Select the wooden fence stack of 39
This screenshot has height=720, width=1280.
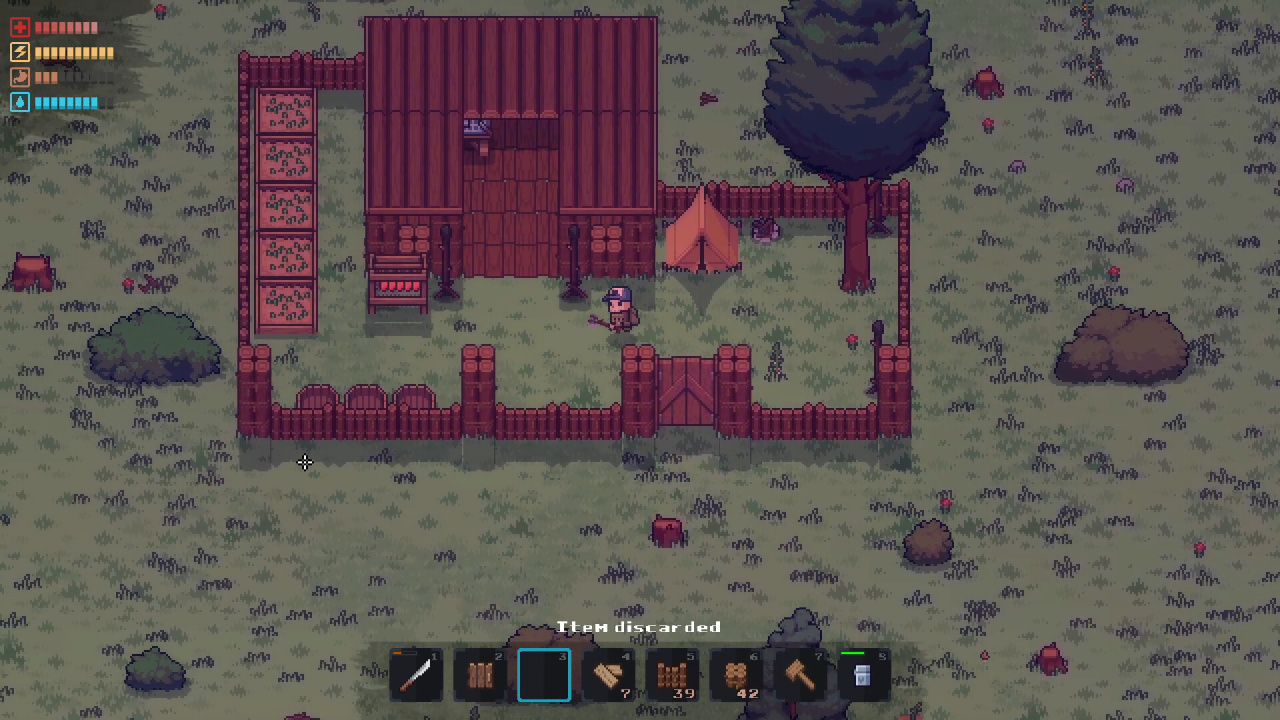pos(672,675)
